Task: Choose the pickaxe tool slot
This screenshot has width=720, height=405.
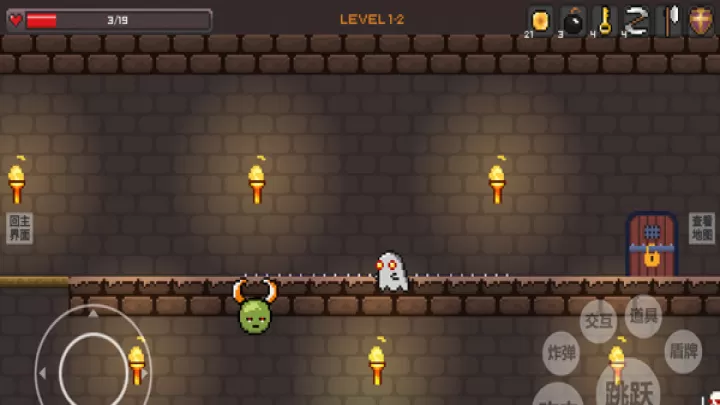Action: (637, 20)
